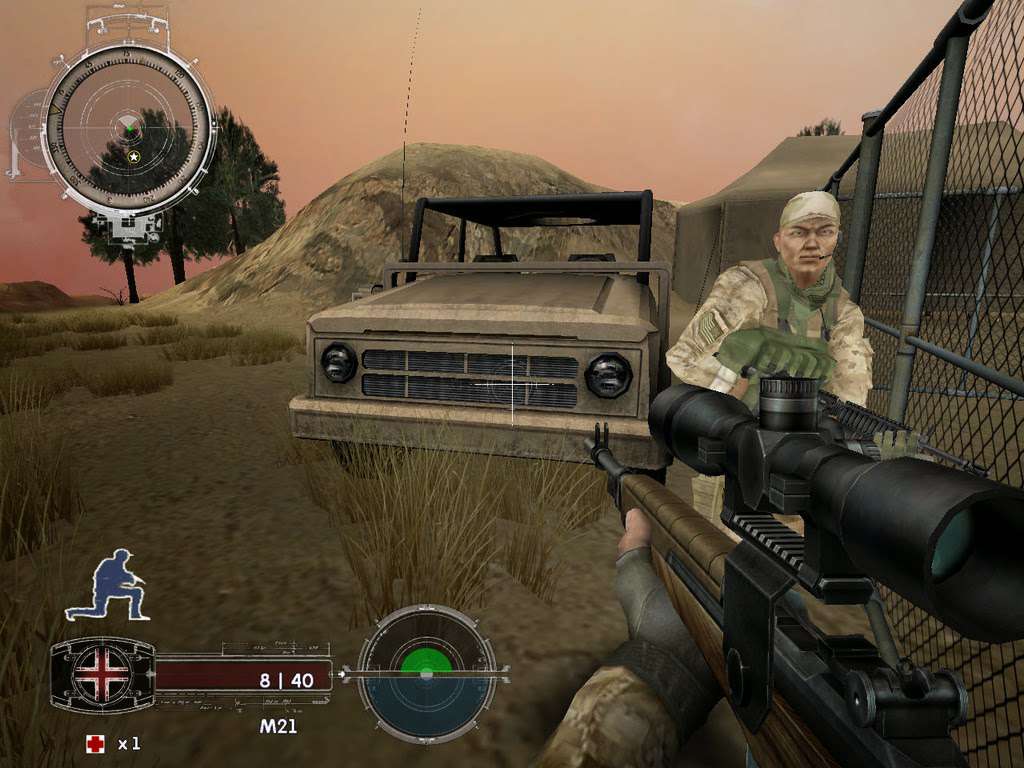
Task: Select the M21 weapon label
Action: click(278, 727)
